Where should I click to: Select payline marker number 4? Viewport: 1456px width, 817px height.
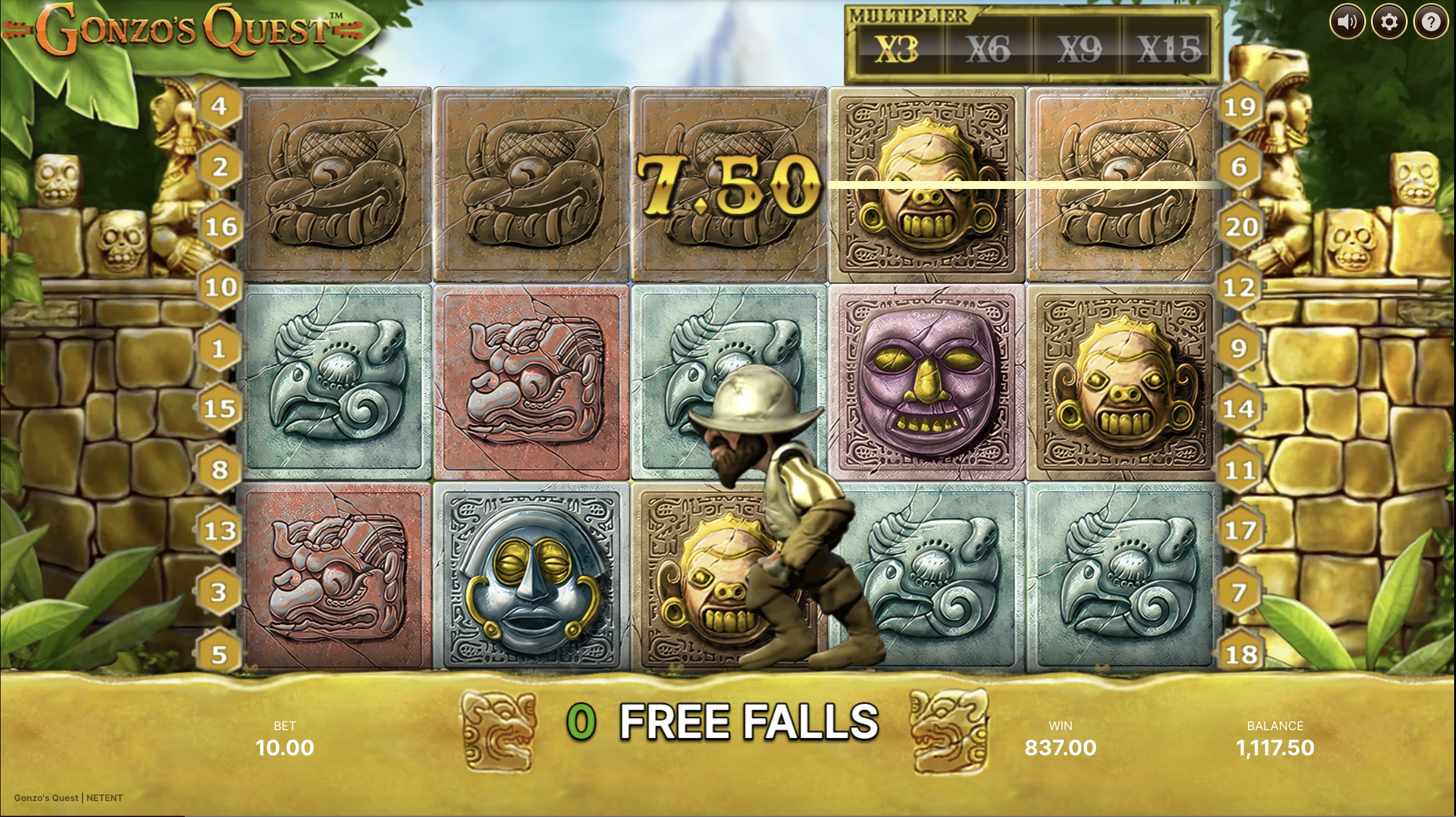pyautogui.click(x=219, y=106)
